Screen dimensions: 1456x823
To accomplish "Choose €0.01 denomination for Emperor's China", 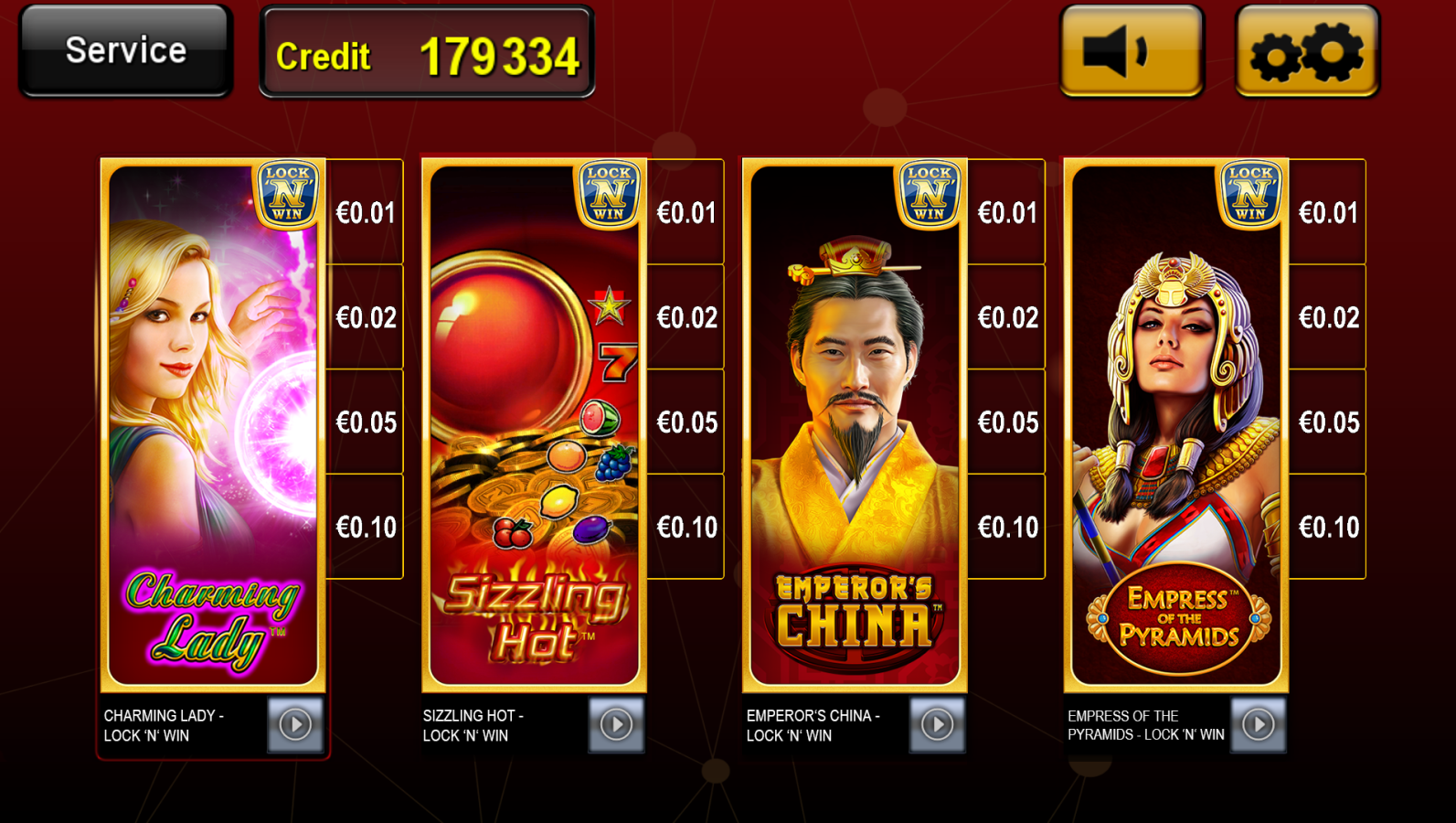I will pyautogui.click(x=1004, y=212).
